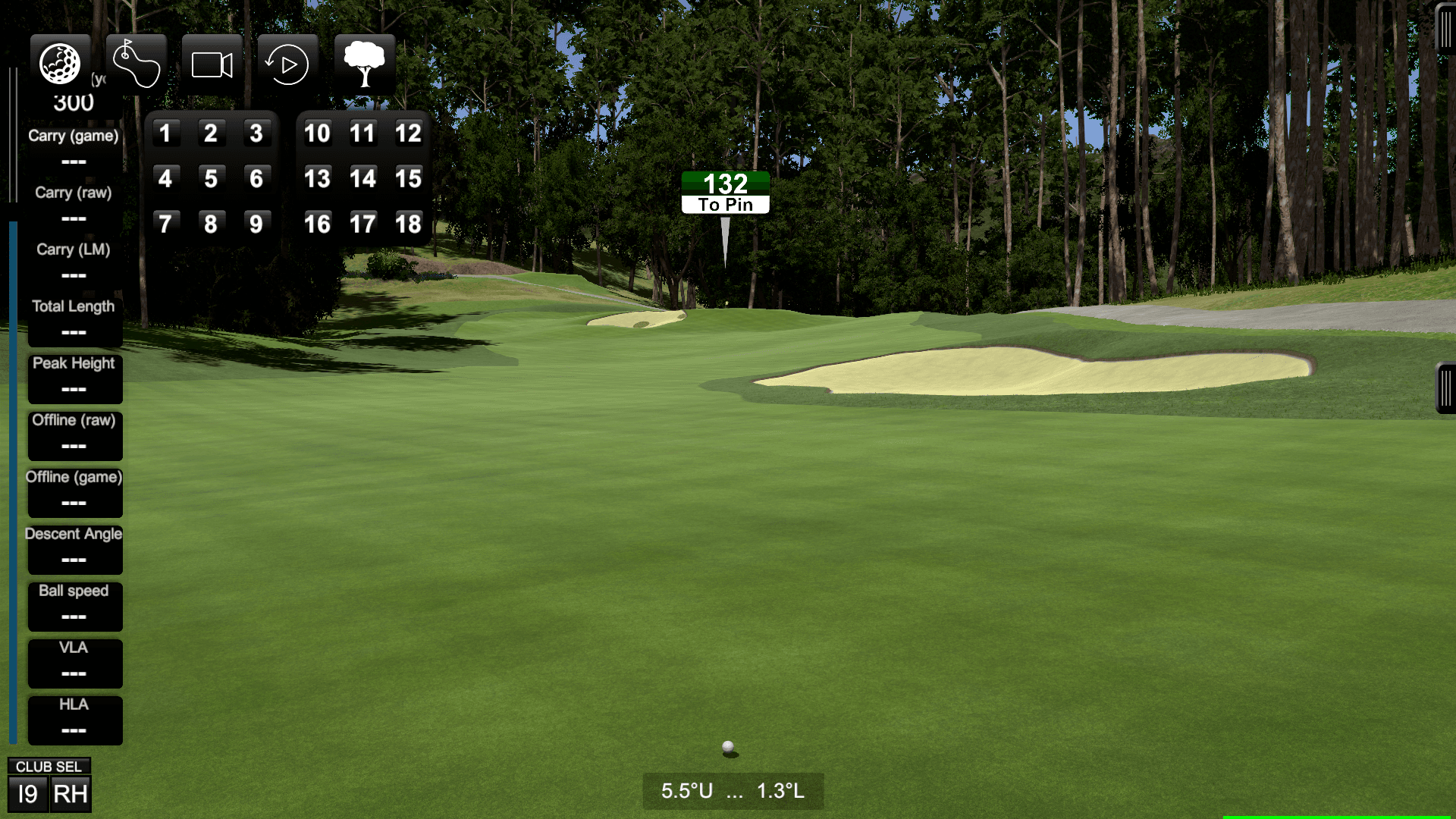The width and height of the screenshot is (1456, 819).
Task: Open the middle-right side panel handle
Action: pyautogui.click(x=1445, y=387)
